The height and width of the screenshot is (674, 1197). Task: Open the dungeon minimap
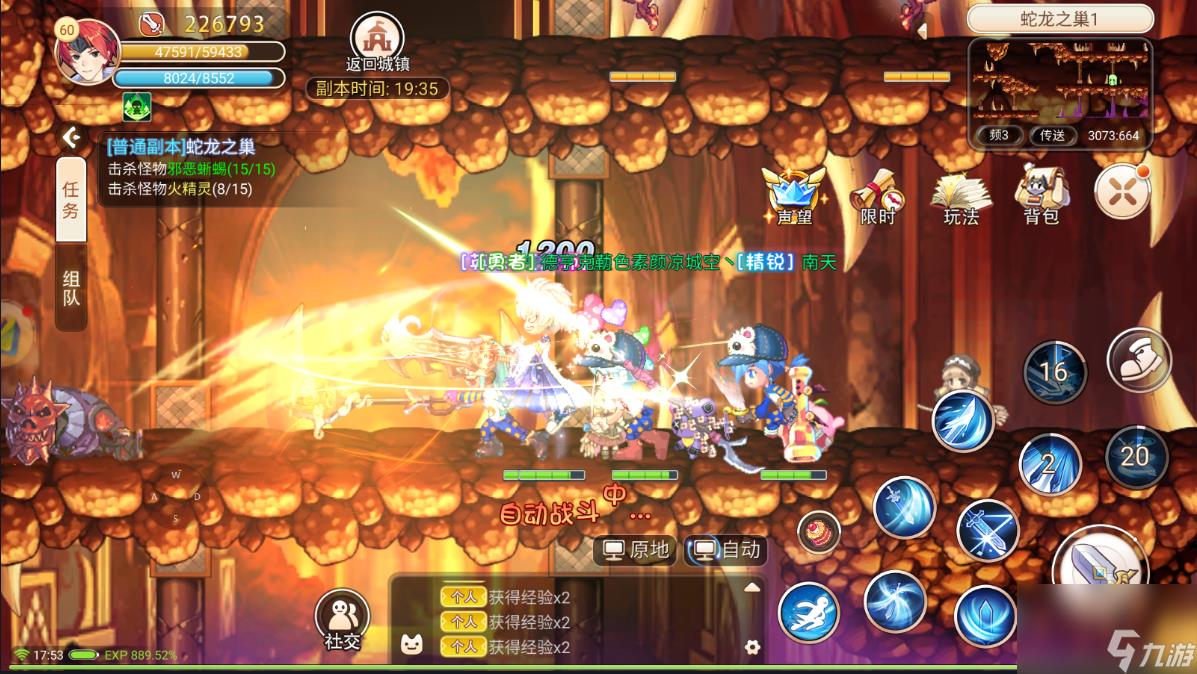pos(1060,82)
